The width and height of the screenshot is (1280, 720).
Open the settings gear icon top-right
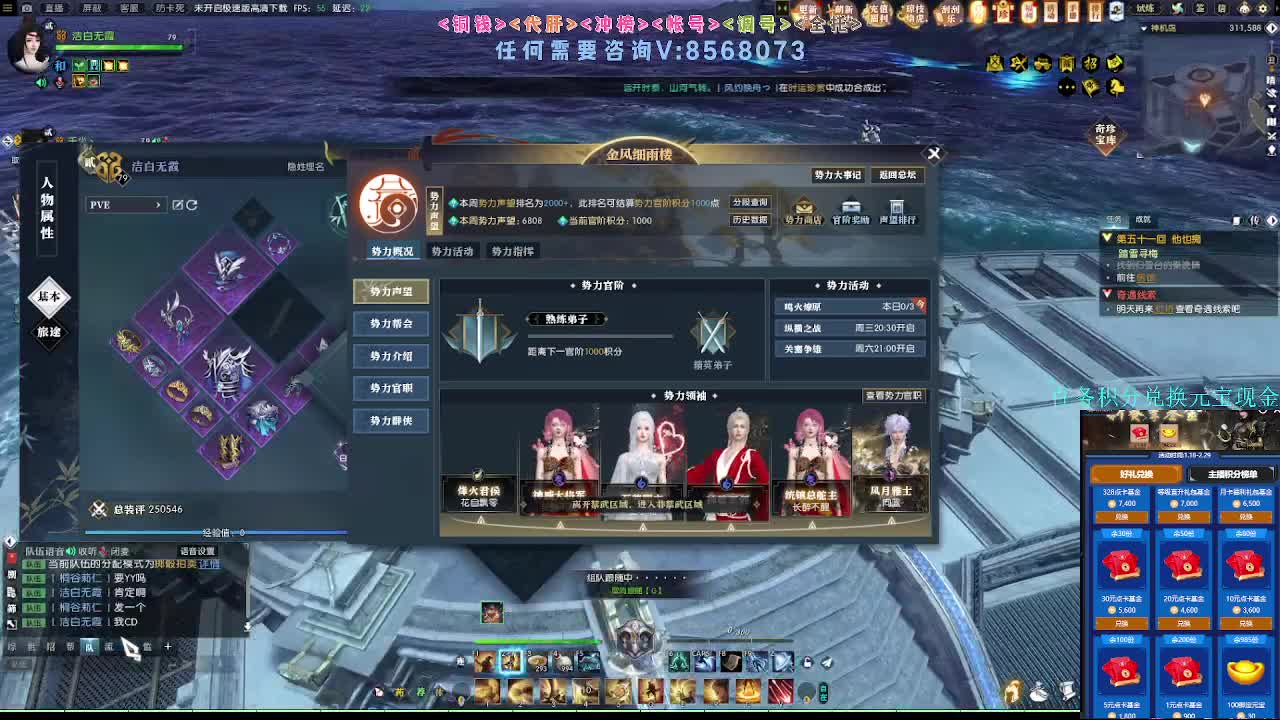coord(1262,9)
